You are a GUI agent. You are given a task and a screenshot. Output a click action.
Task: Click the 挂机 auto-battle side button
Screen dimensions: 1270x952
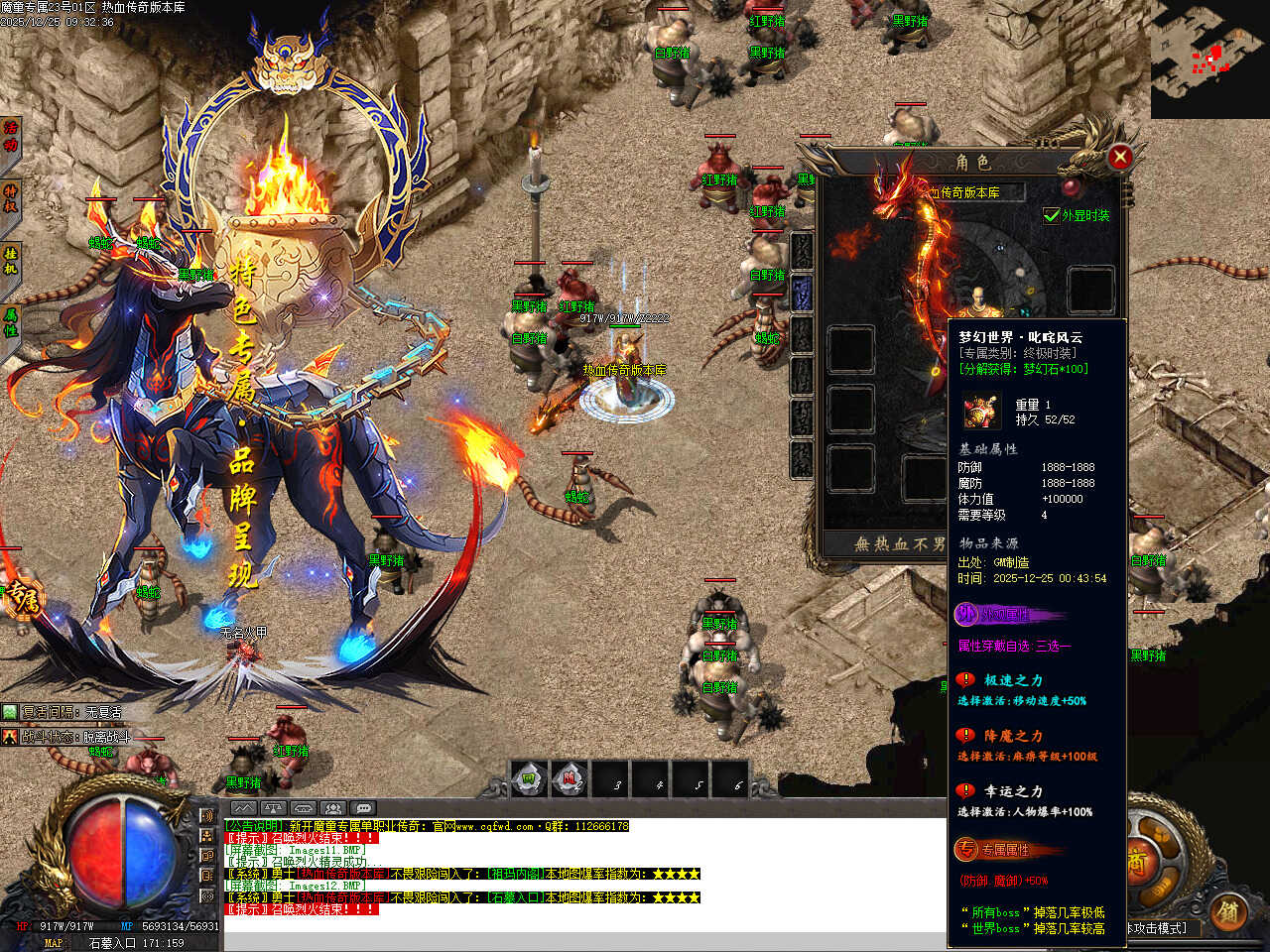click(11, 260)
